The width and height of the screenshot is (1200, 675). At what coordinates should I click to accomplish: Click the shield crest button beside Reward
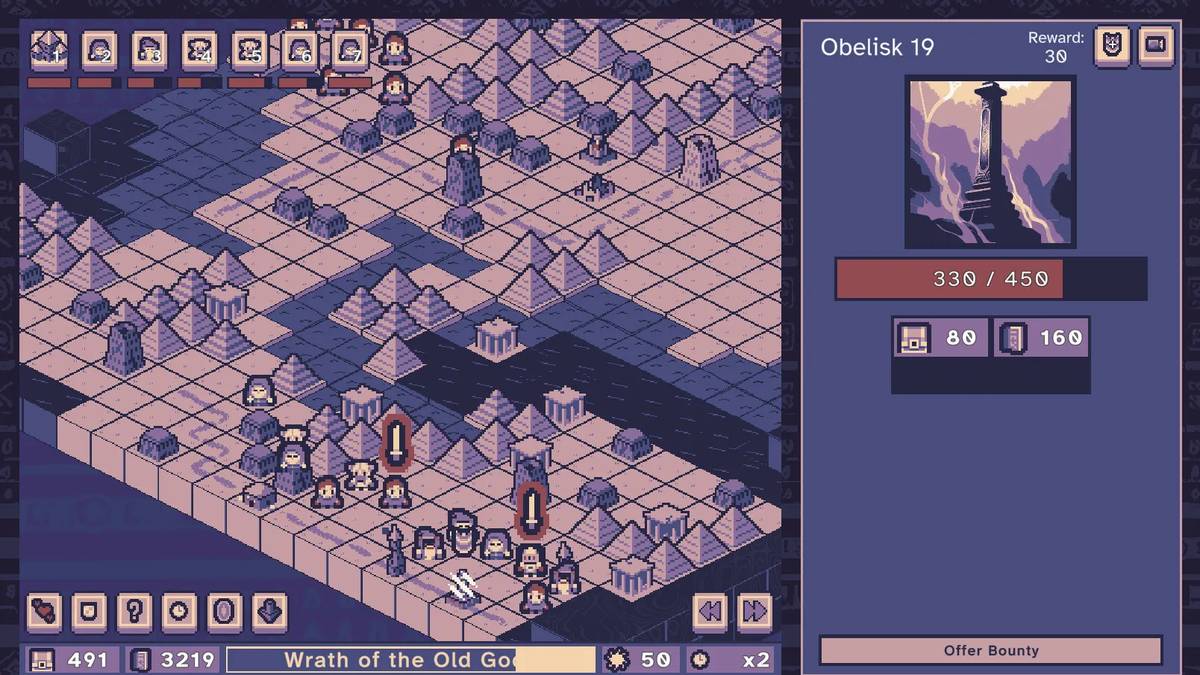(1112, 45)
